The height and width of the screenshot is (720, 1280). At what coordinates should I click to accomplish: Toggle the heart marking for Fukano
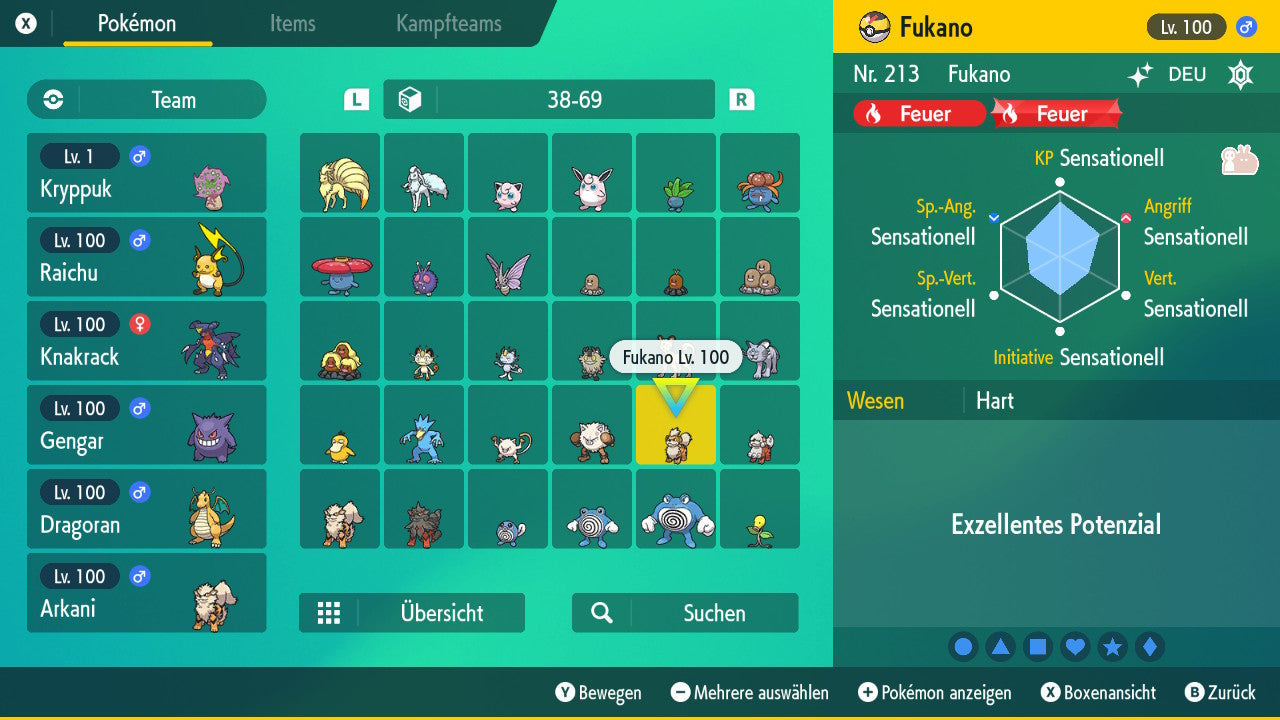1075,647
